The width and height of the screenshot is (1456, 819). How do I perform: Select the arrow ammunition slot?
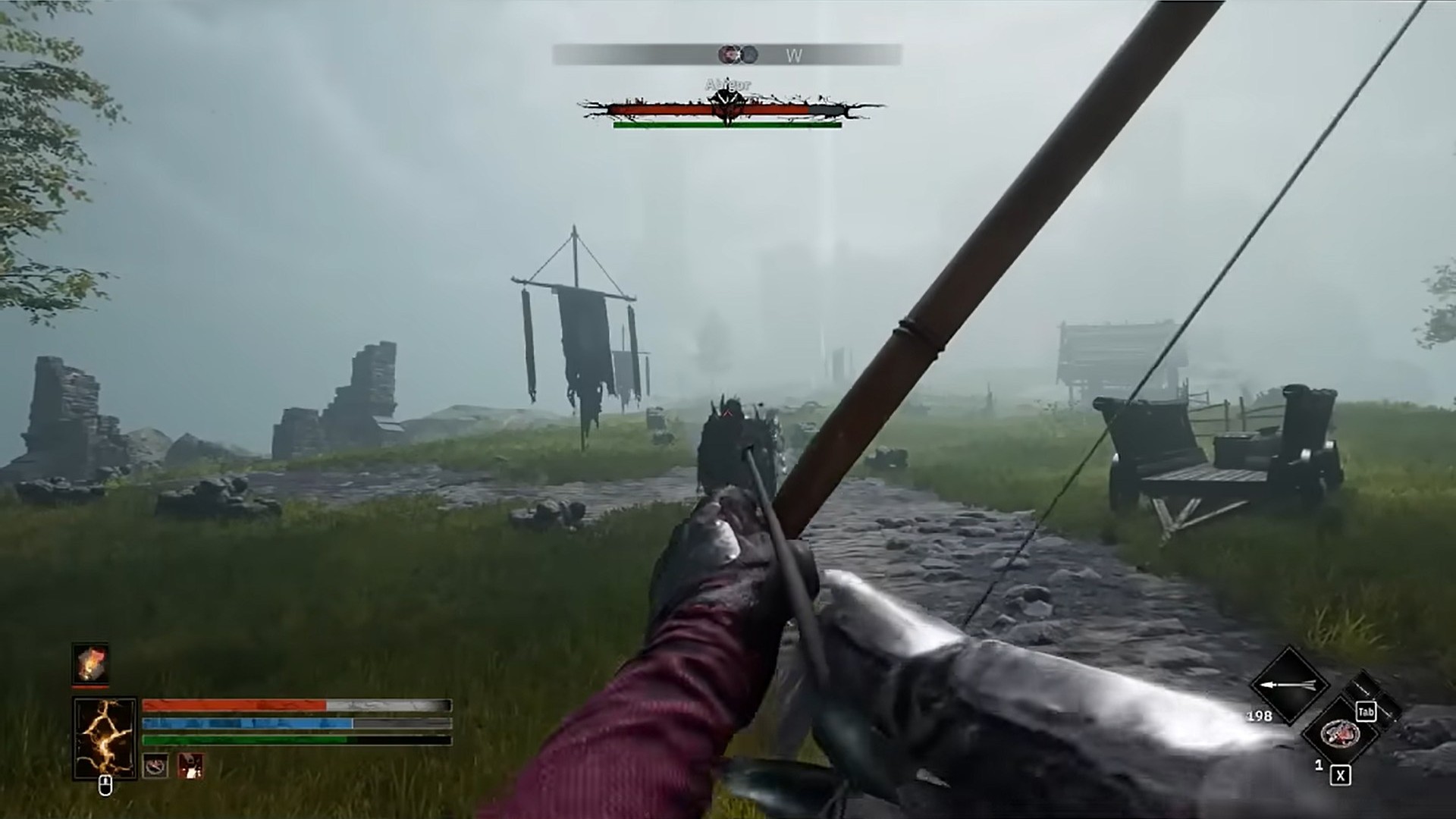click(1288, 685)
